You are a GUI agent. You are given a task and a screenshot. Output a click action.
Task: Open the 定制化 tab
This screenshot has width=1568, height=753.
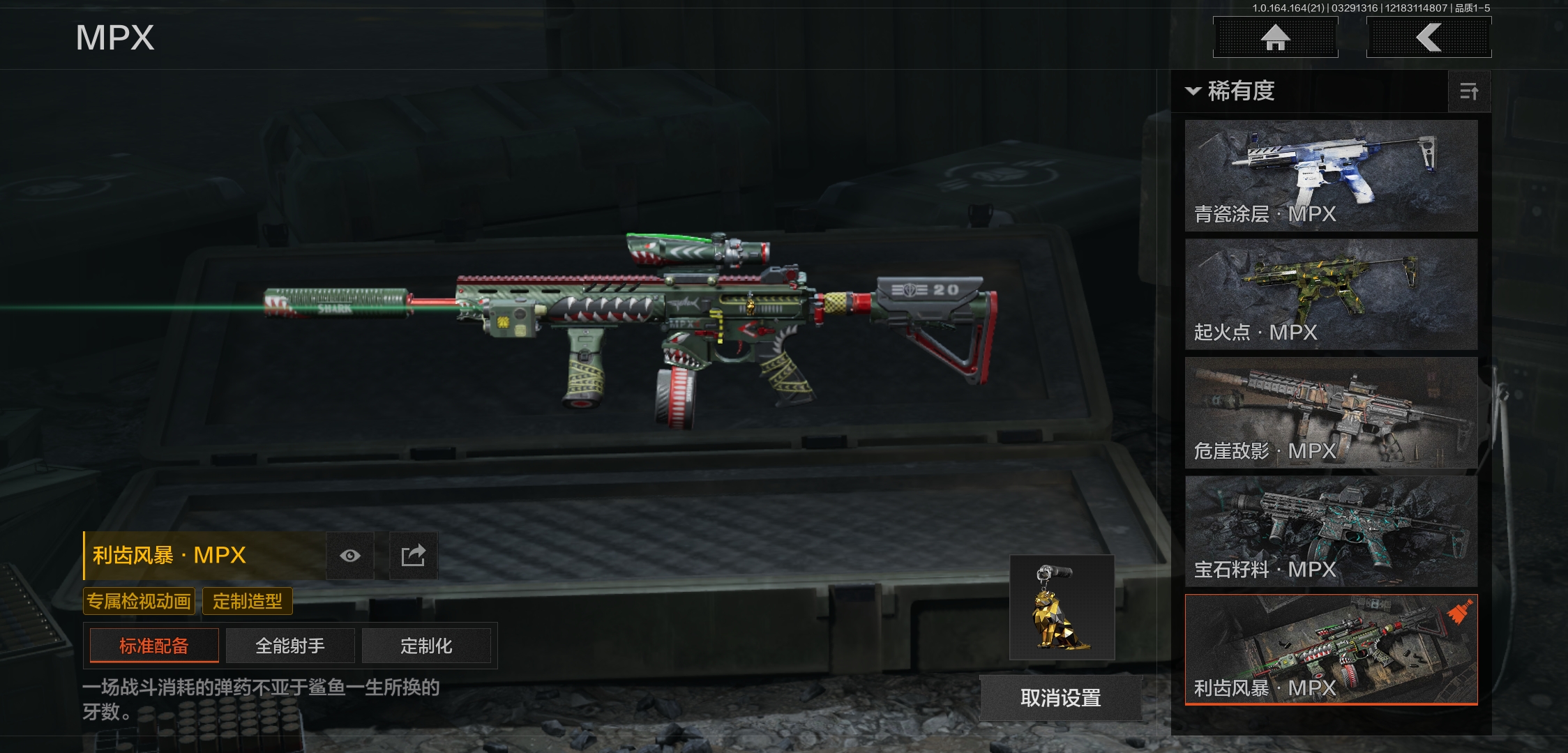coord(426,646)
